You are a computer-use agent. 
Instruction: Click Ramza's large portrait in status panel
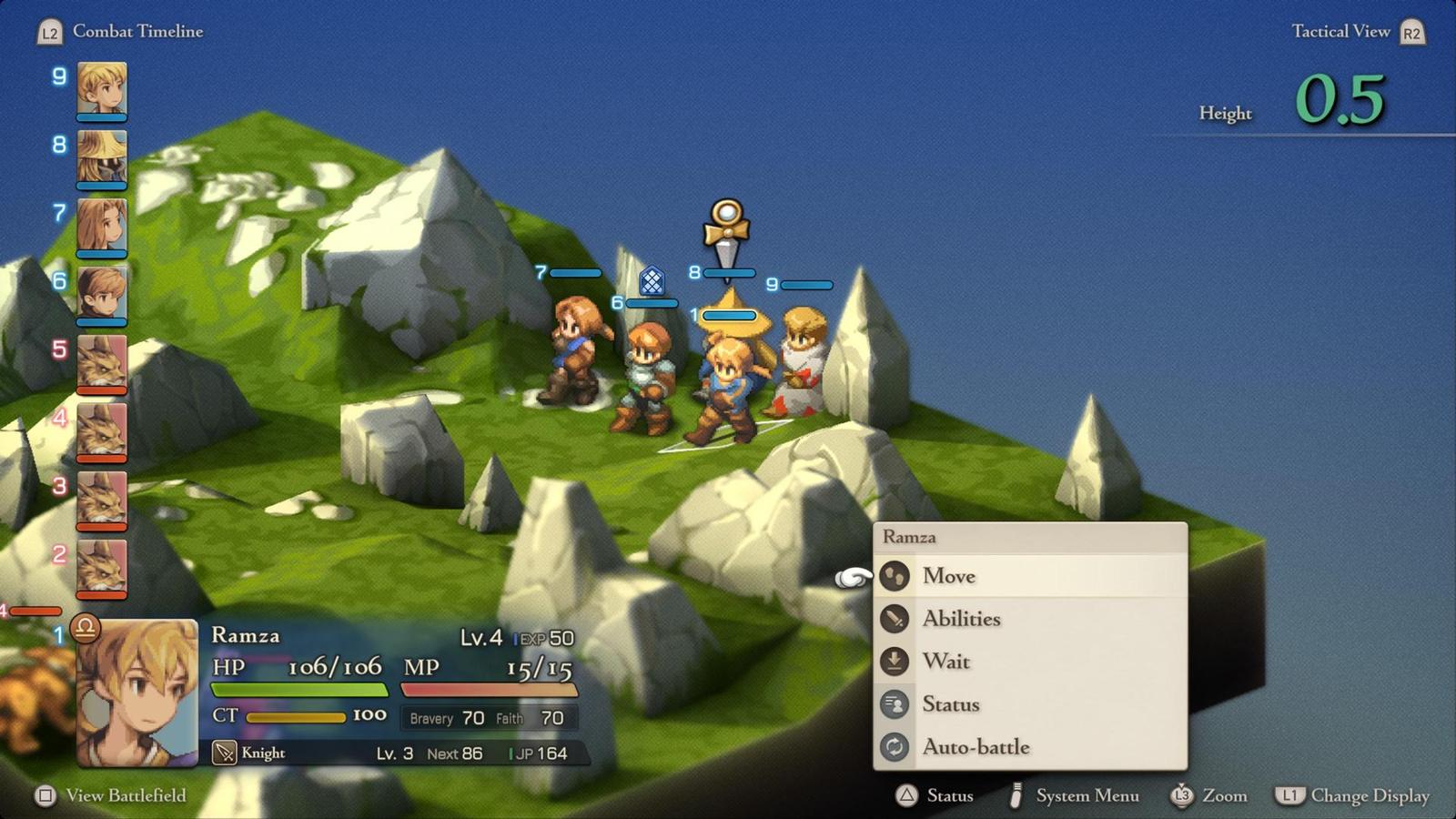[138, 692]
